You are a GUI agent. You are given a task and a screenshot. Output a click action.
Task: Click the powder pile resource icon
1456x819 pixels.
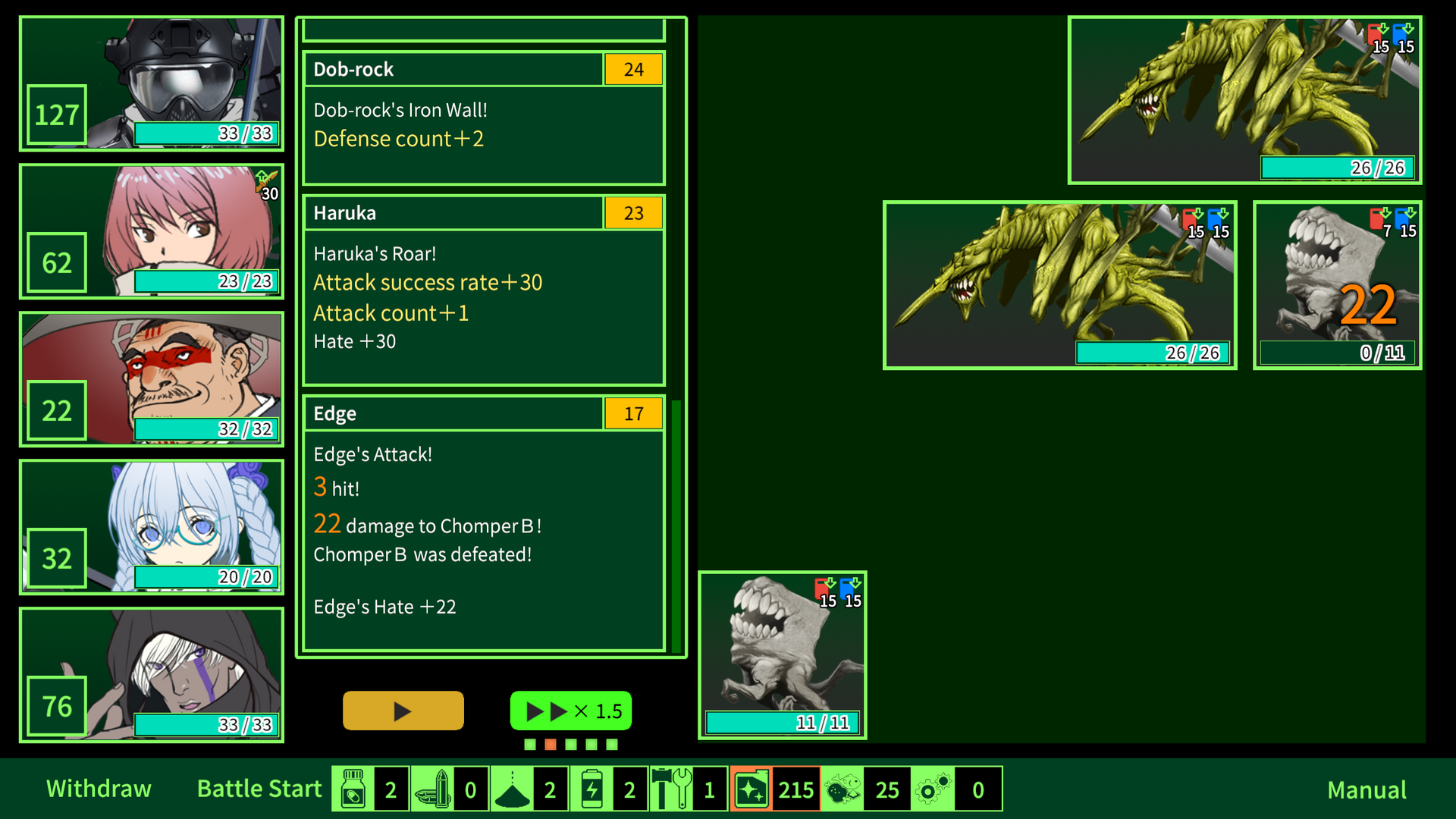pyautogui.click(x=513, y=789)
